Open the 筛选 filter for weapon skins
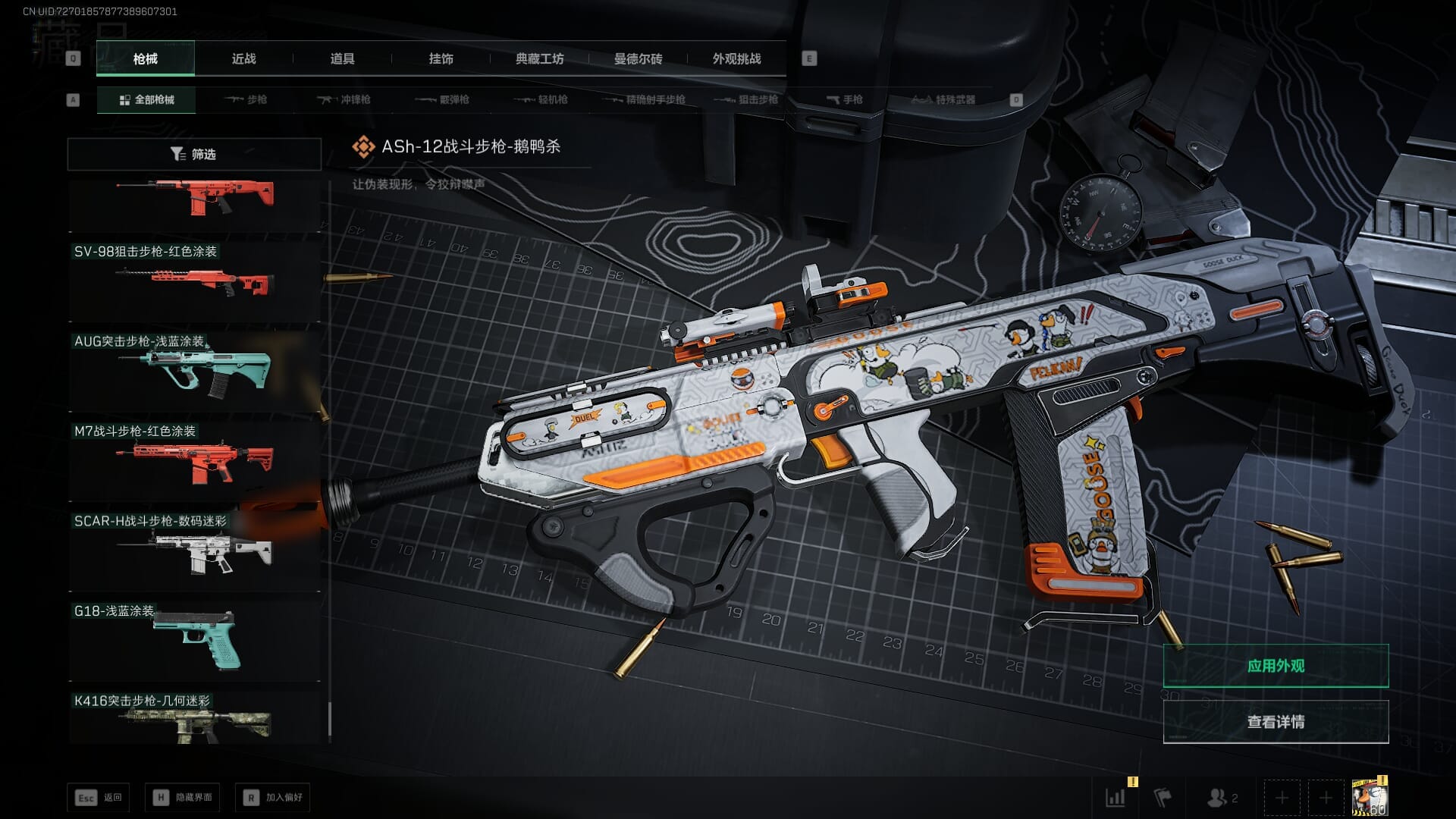The image size is (1456, 819). [x=194, y=154]
